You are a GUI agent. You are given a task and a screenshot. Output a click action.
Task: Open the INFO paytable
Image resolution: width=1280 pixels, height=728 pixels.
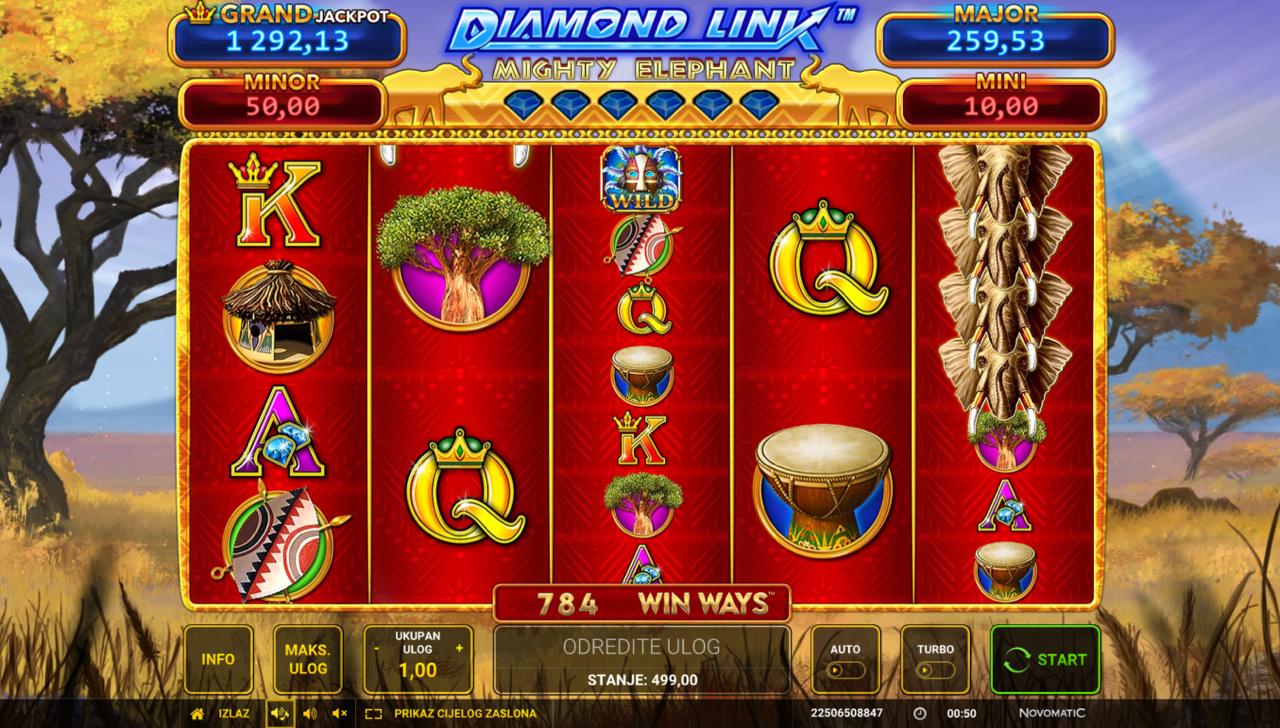coord(218,659)
